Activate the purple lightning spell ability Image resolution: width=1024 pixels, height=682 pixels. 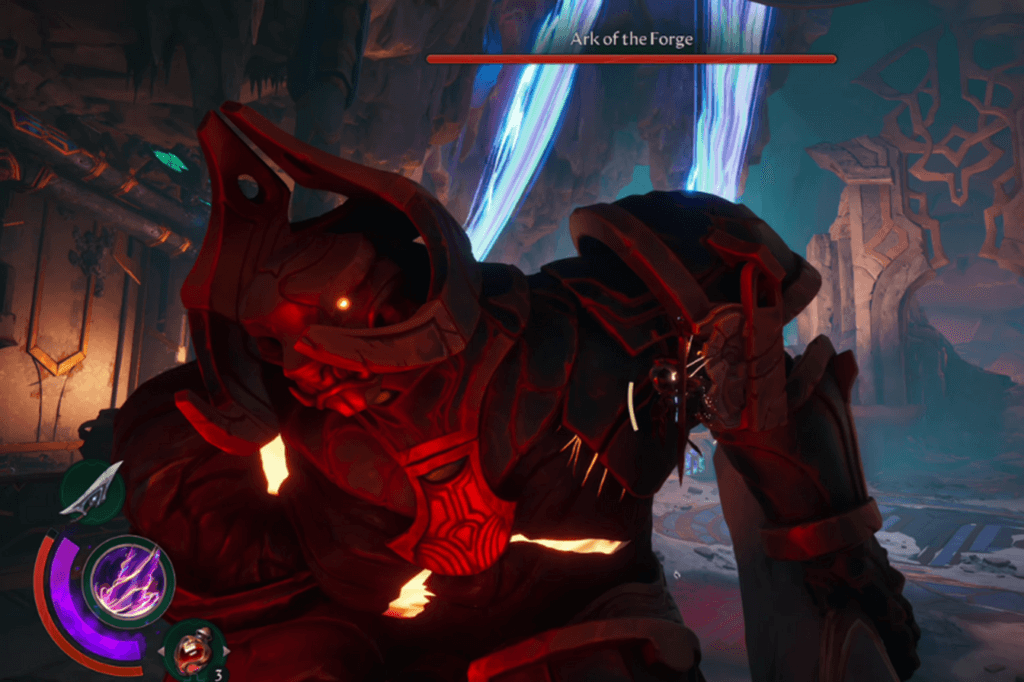(127, 582)
